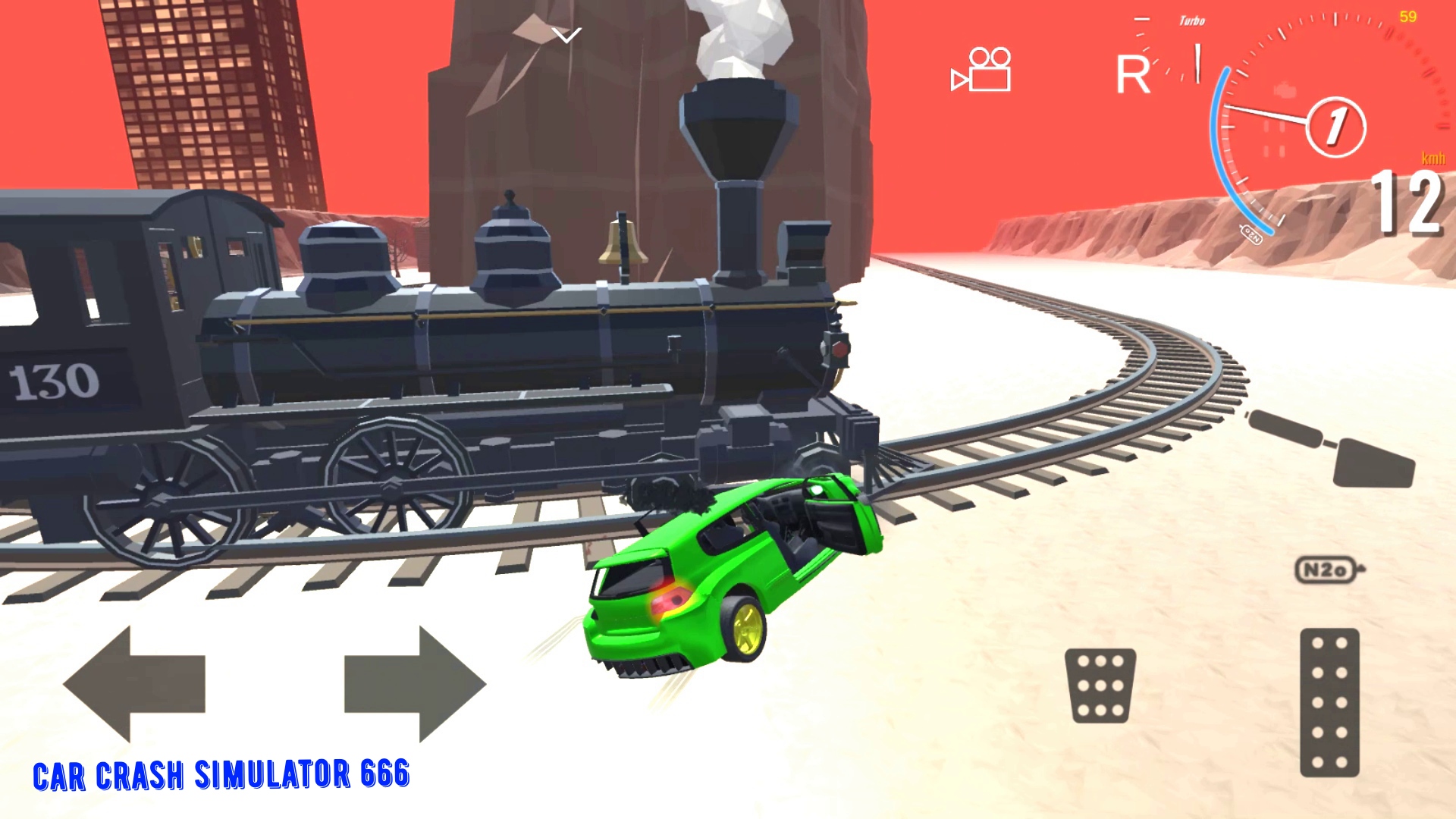This screenshot has width=1456, height=819.
Task: Expand the downward chevron above the train
Action: pos(566,34)
